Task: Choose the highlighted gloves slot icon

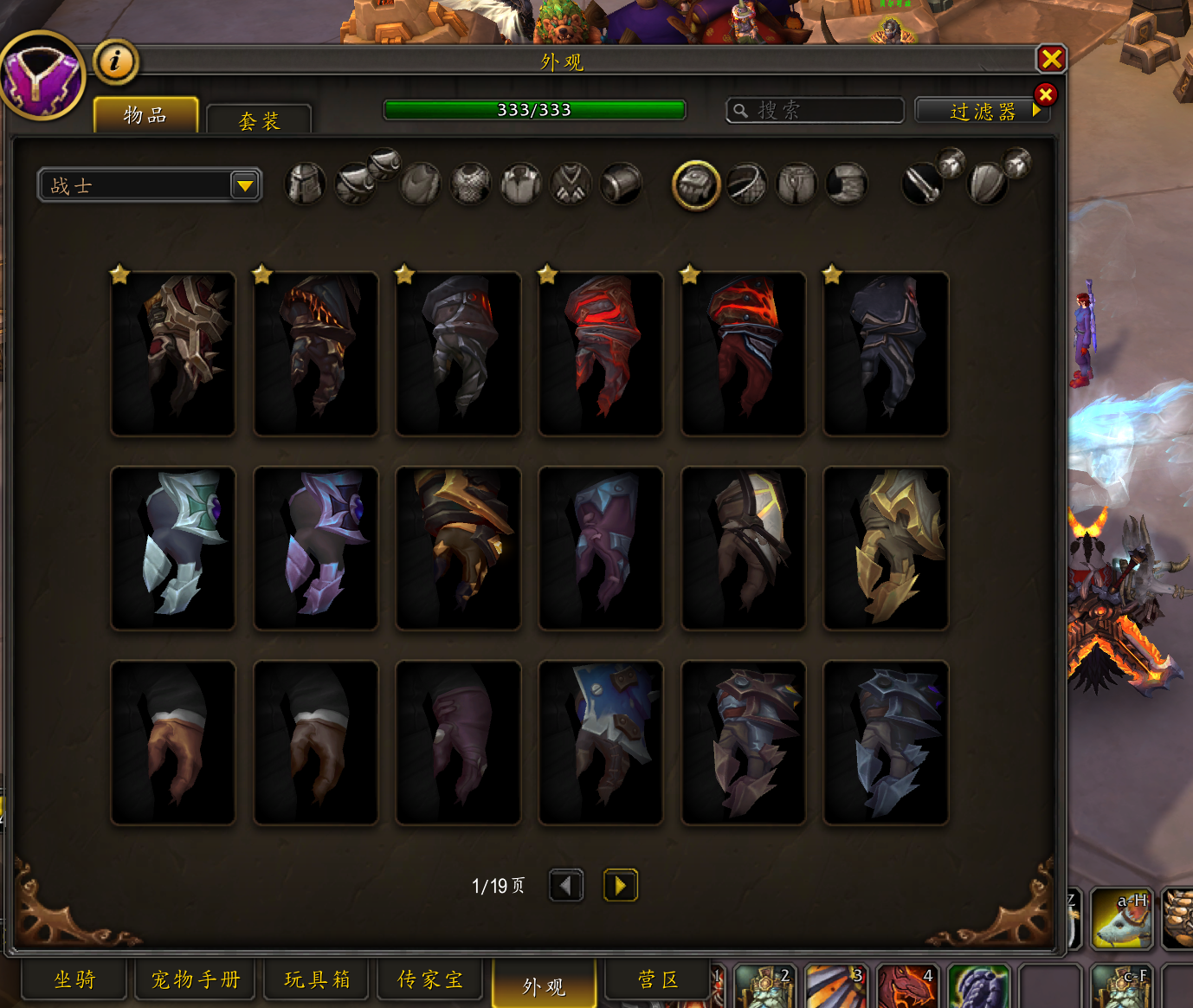Action: pyautogui.click(x=696, y=184)
